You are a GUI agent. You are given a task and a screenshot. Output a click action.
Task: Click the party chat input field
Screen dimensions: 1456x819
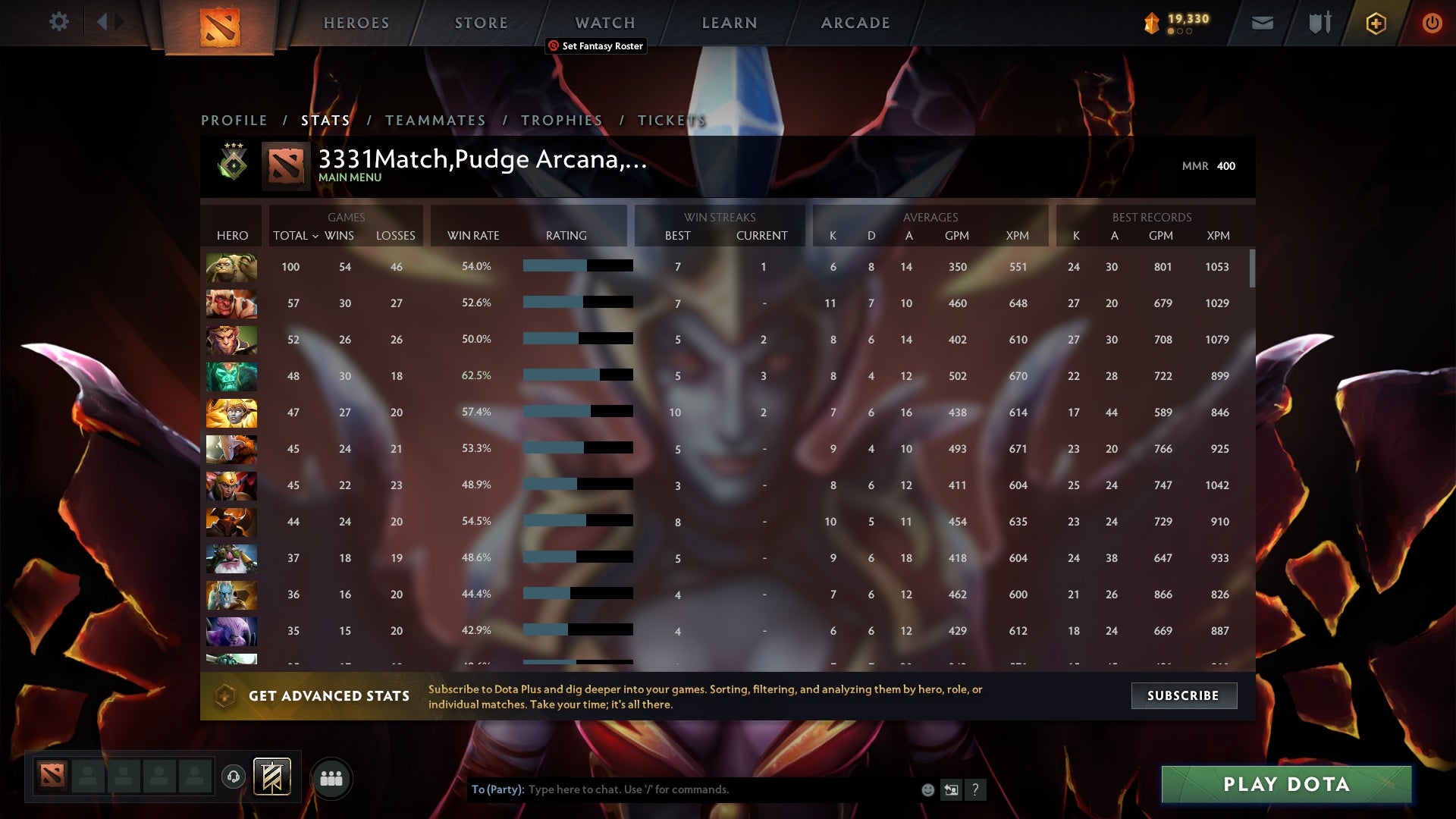click(682, 789)
